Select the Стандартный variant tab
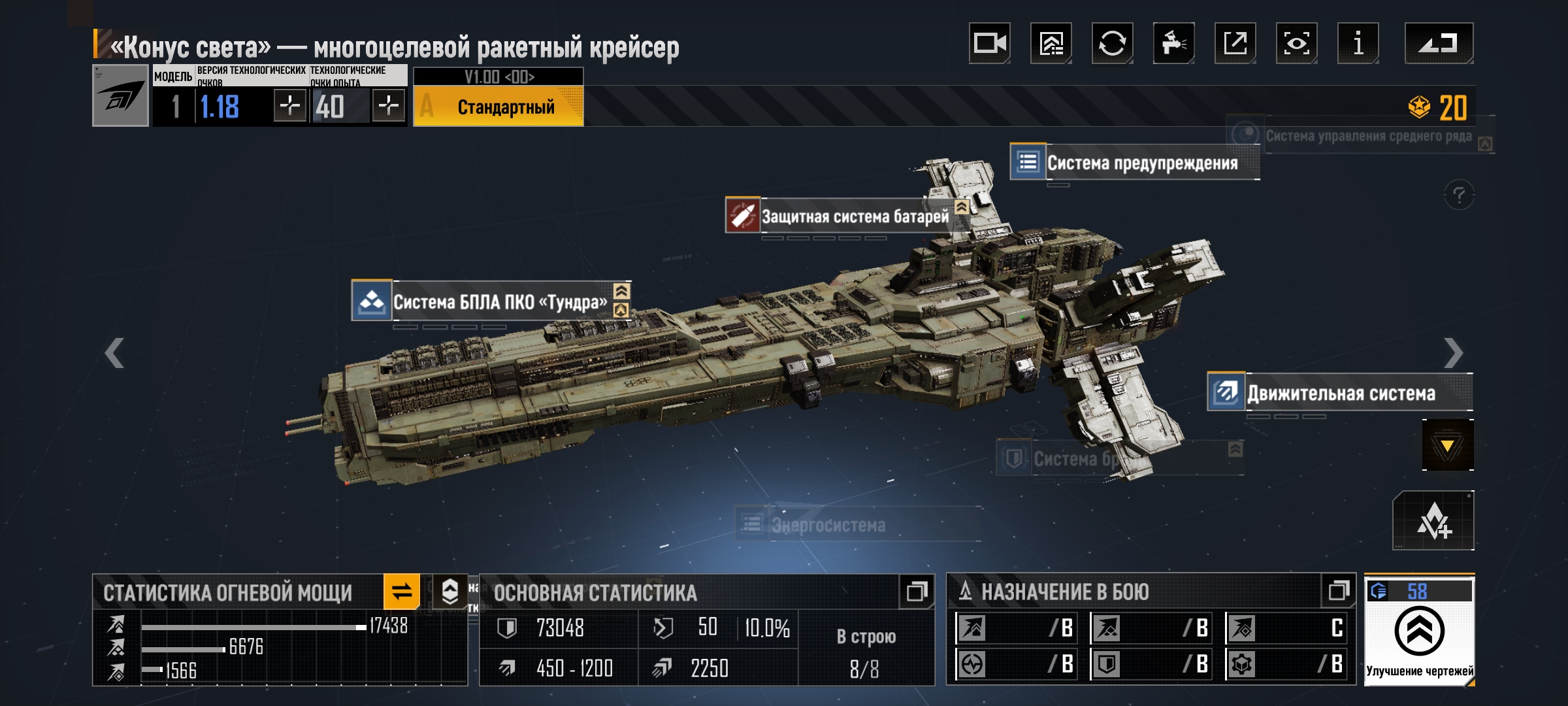This screenshot has height=706, width=1568. pos(498,107)
